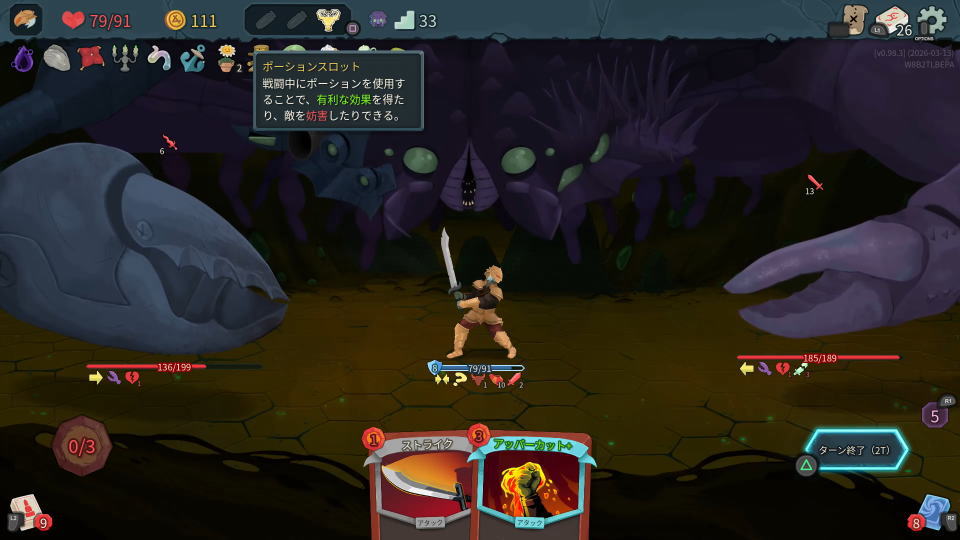Screen dimensions: 960x540
Task: End the turn with ターン終了 button
Action: coord(858,450)
